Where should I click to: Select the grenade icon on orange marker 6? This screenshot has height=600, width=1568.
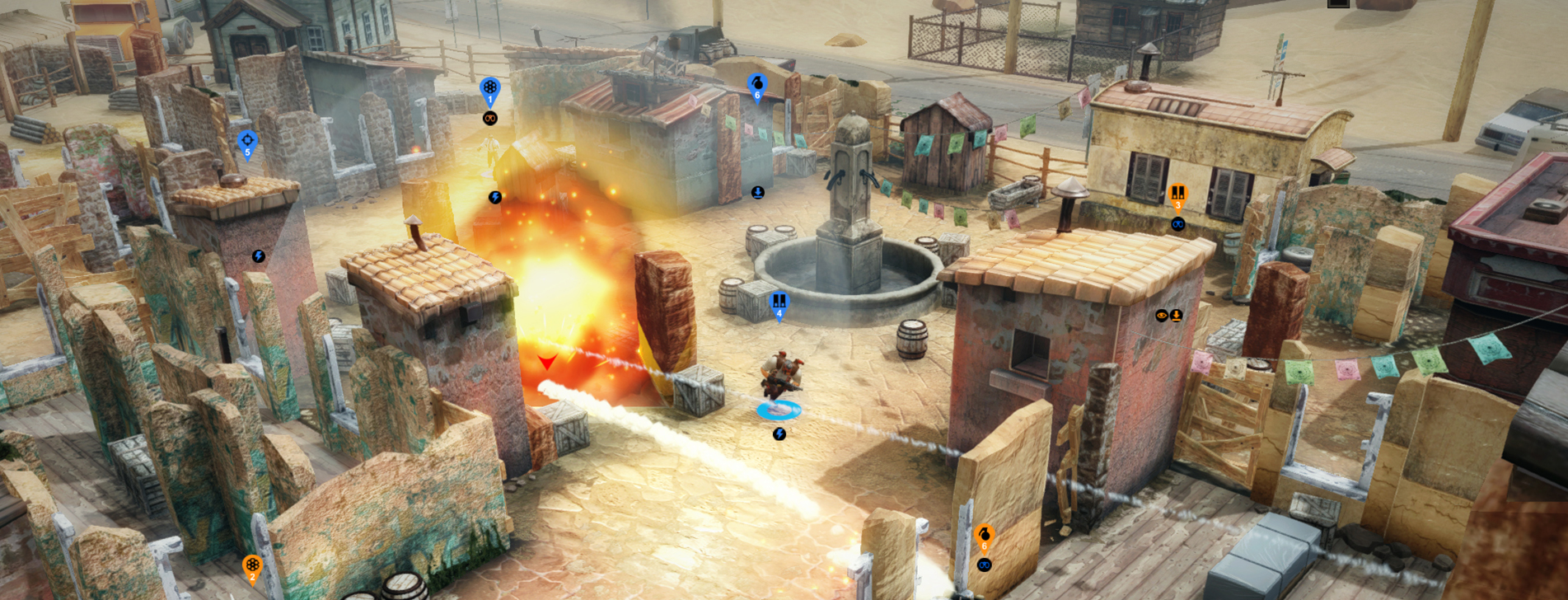pyautogui.click(x=985, y=534)
